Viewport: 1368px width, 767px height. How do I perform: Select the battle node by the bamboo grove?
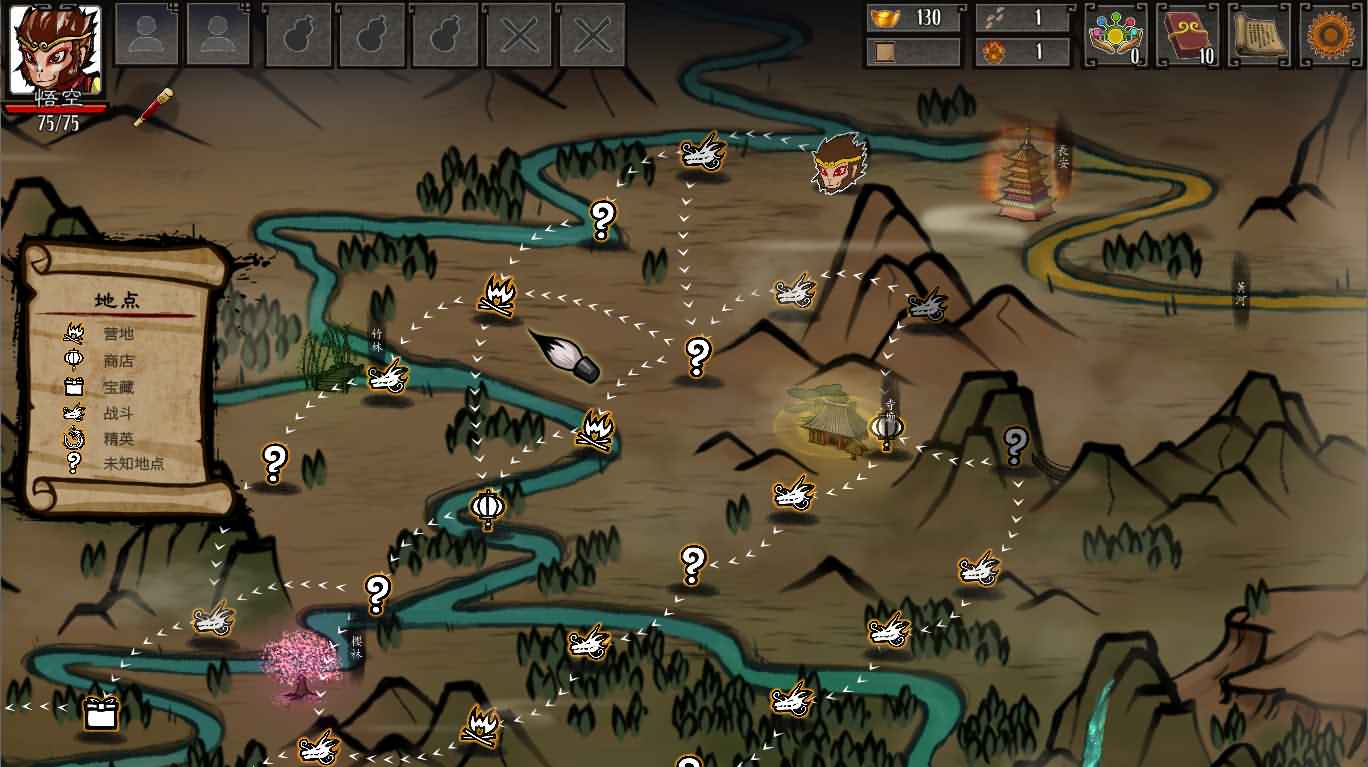(x=387, y=377)
